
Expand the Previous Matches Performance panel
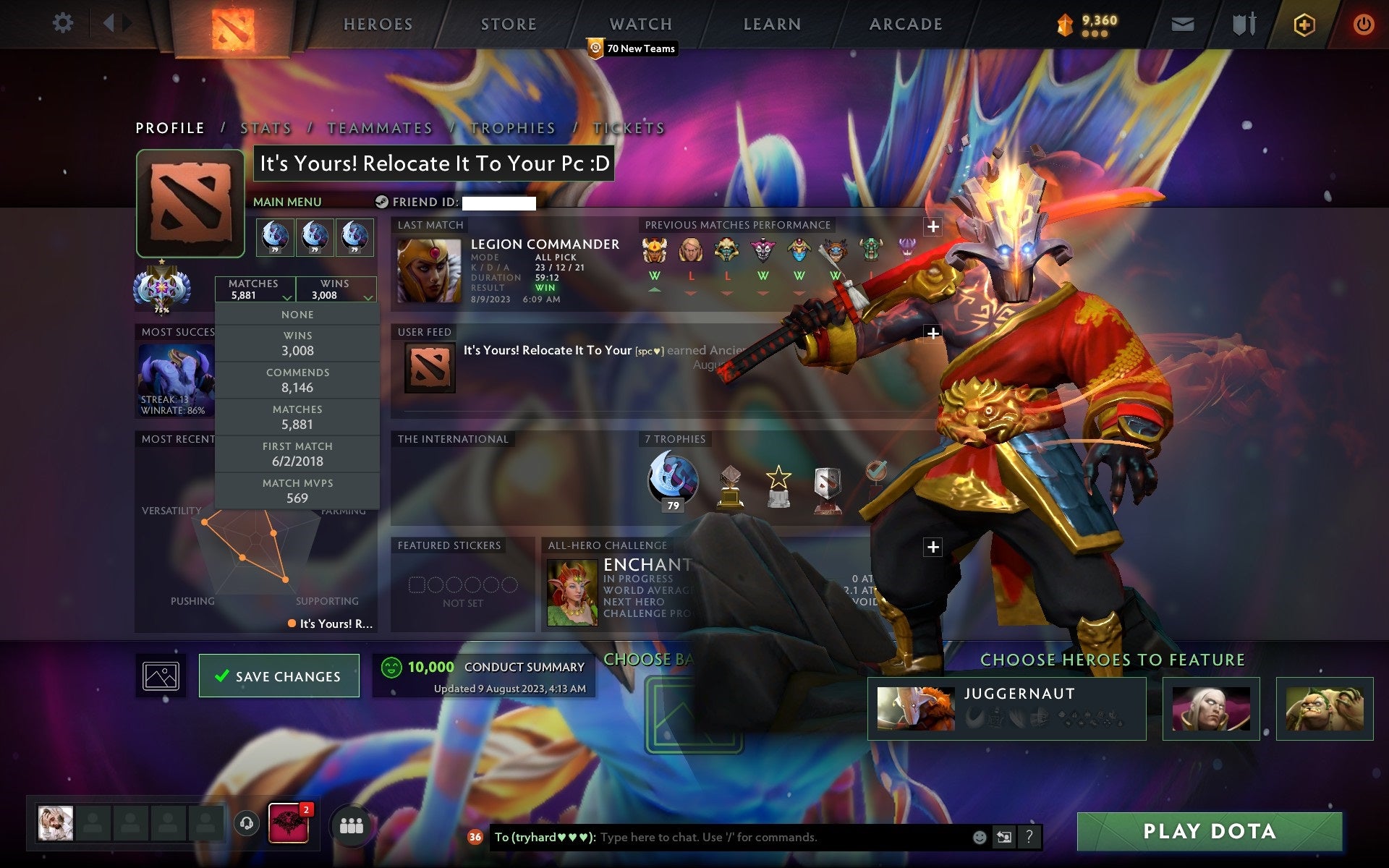[933, 225]
